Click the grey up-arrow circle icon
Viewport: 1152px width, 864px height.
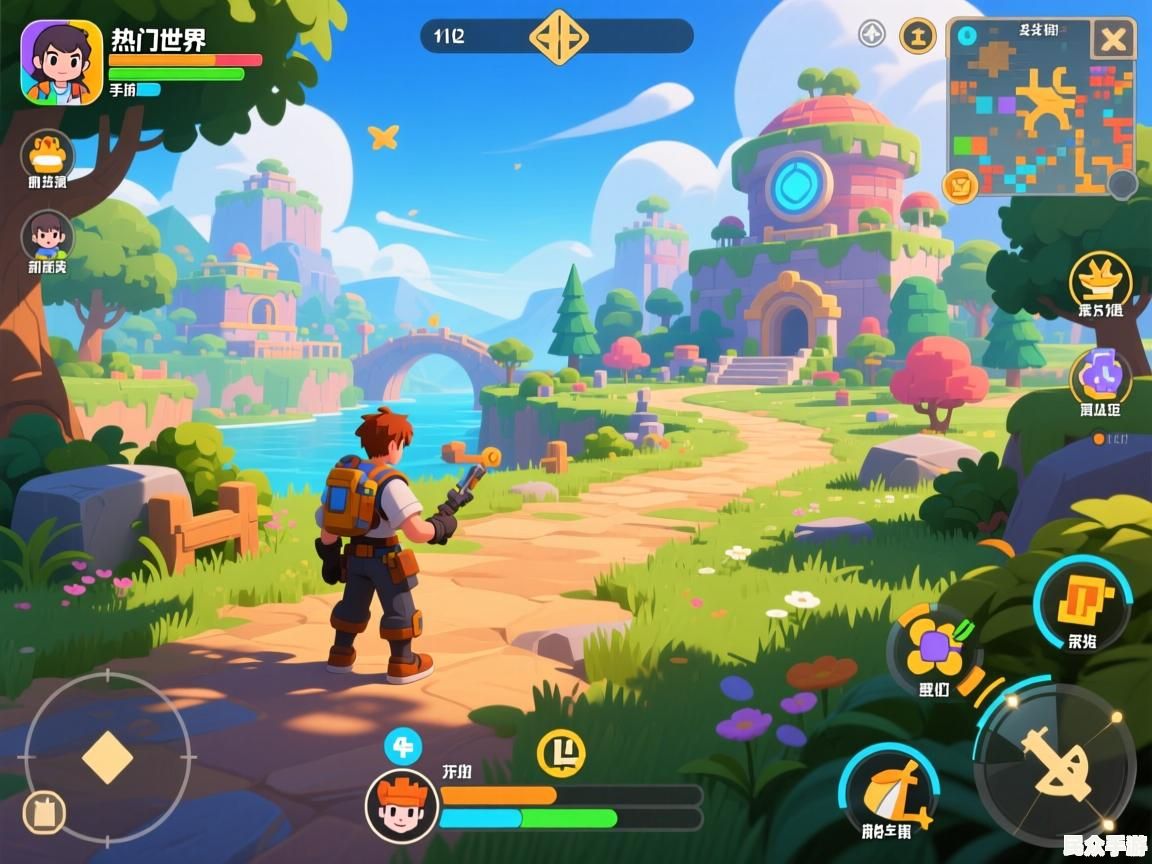pos(872,34)
